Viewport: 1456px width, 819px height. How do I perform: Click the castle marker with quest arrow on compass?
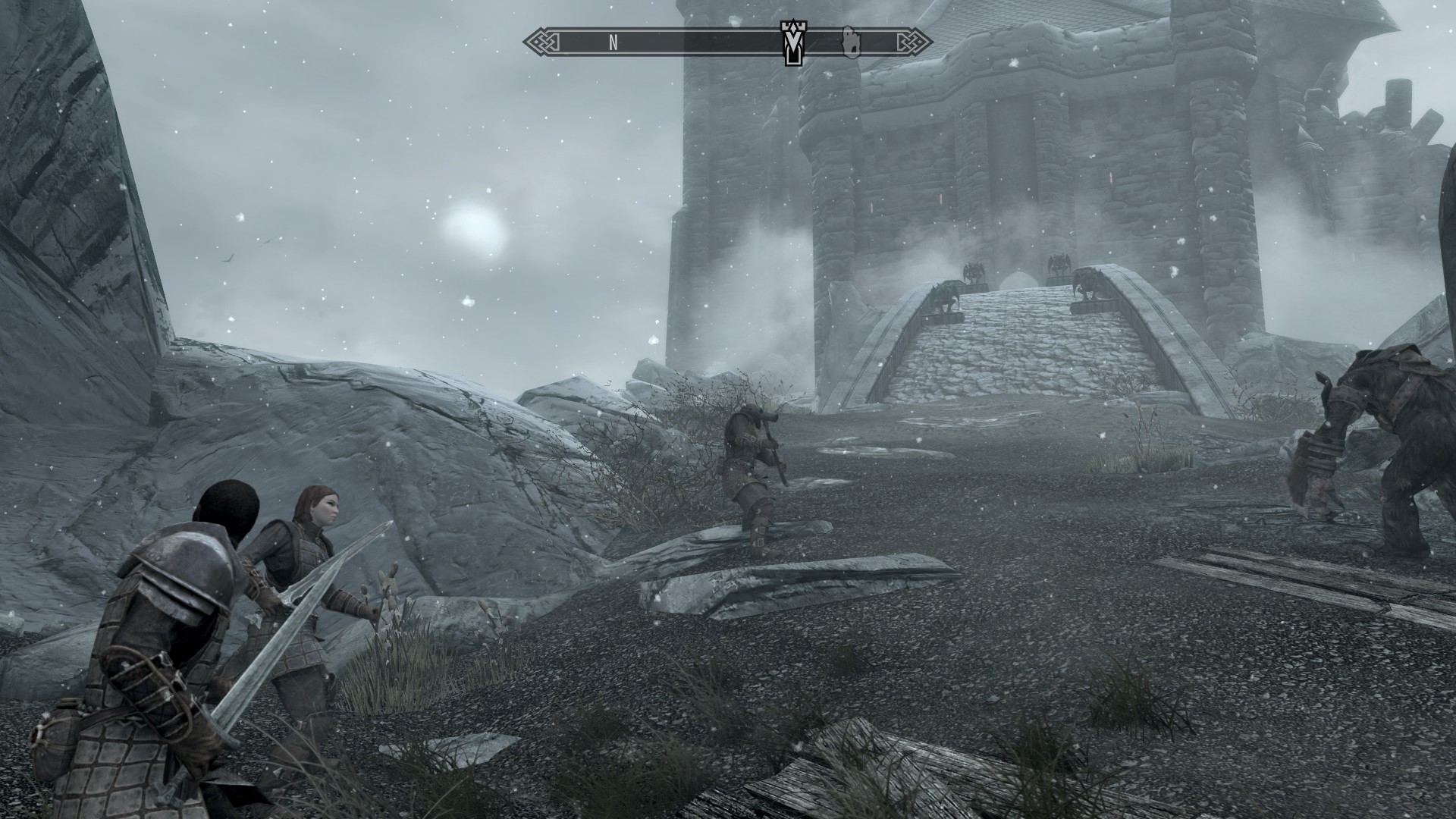[x=792, y=43]
